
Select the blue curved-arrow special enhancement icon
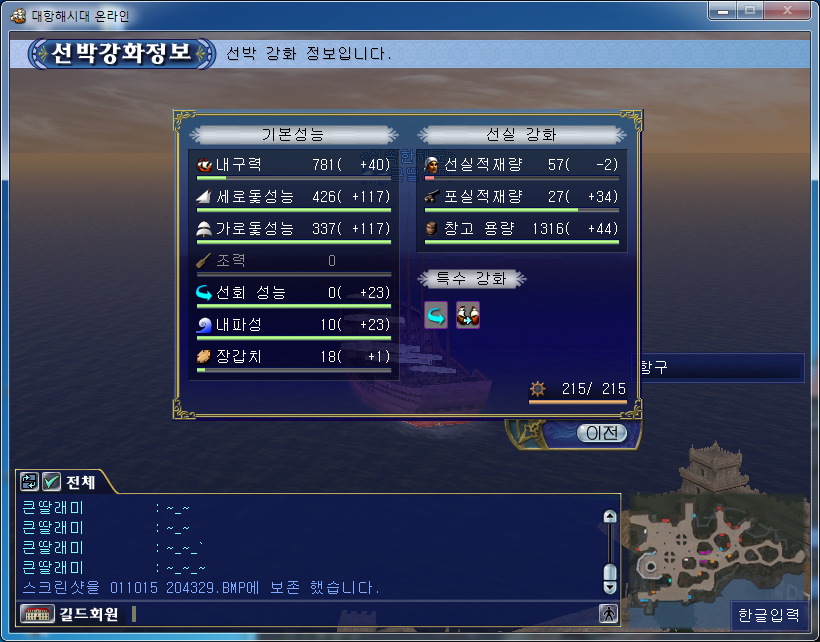click(x=436, y=314)
